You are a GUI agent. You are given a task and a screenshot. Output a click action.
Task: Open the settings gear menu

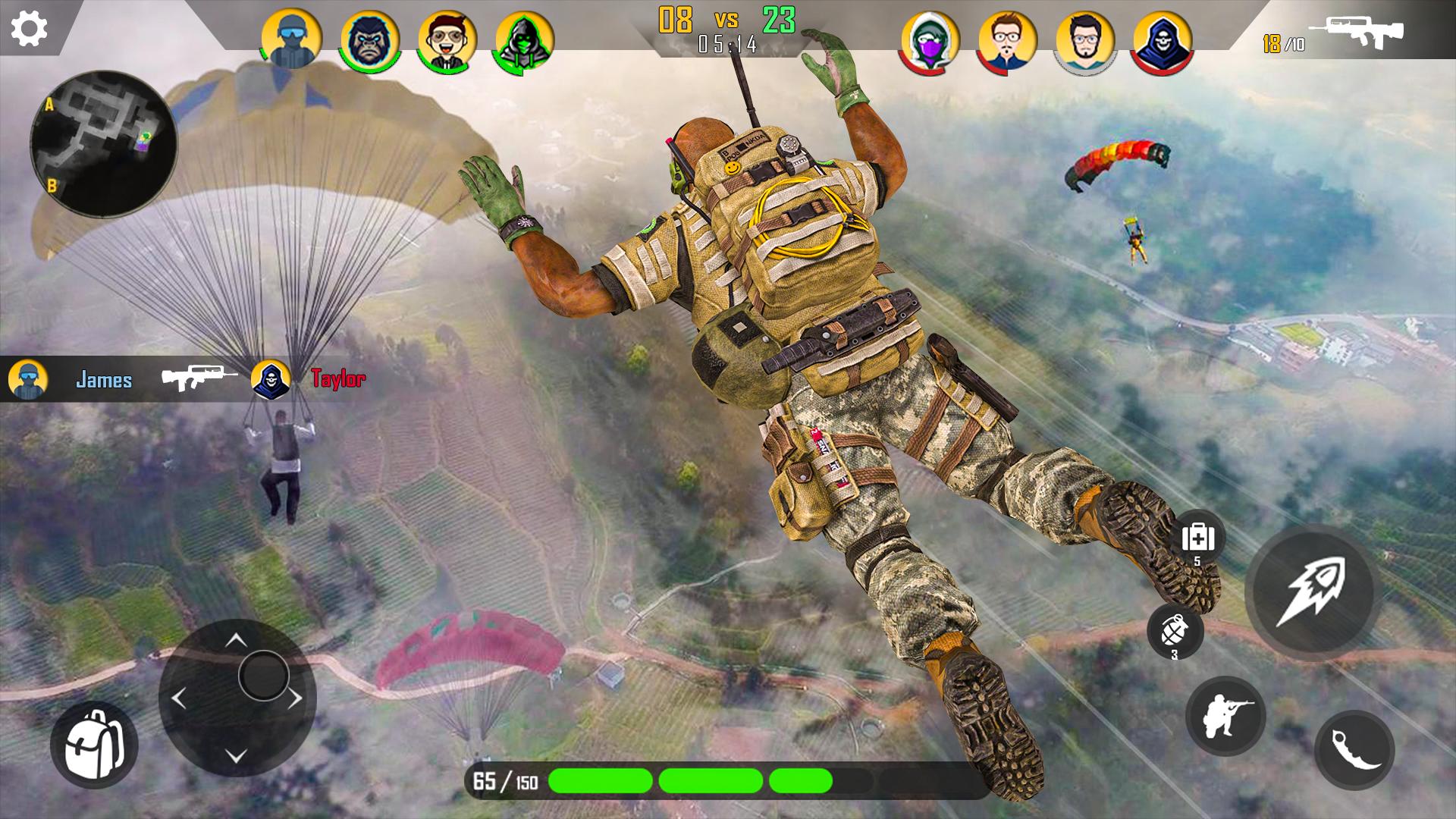28,27
